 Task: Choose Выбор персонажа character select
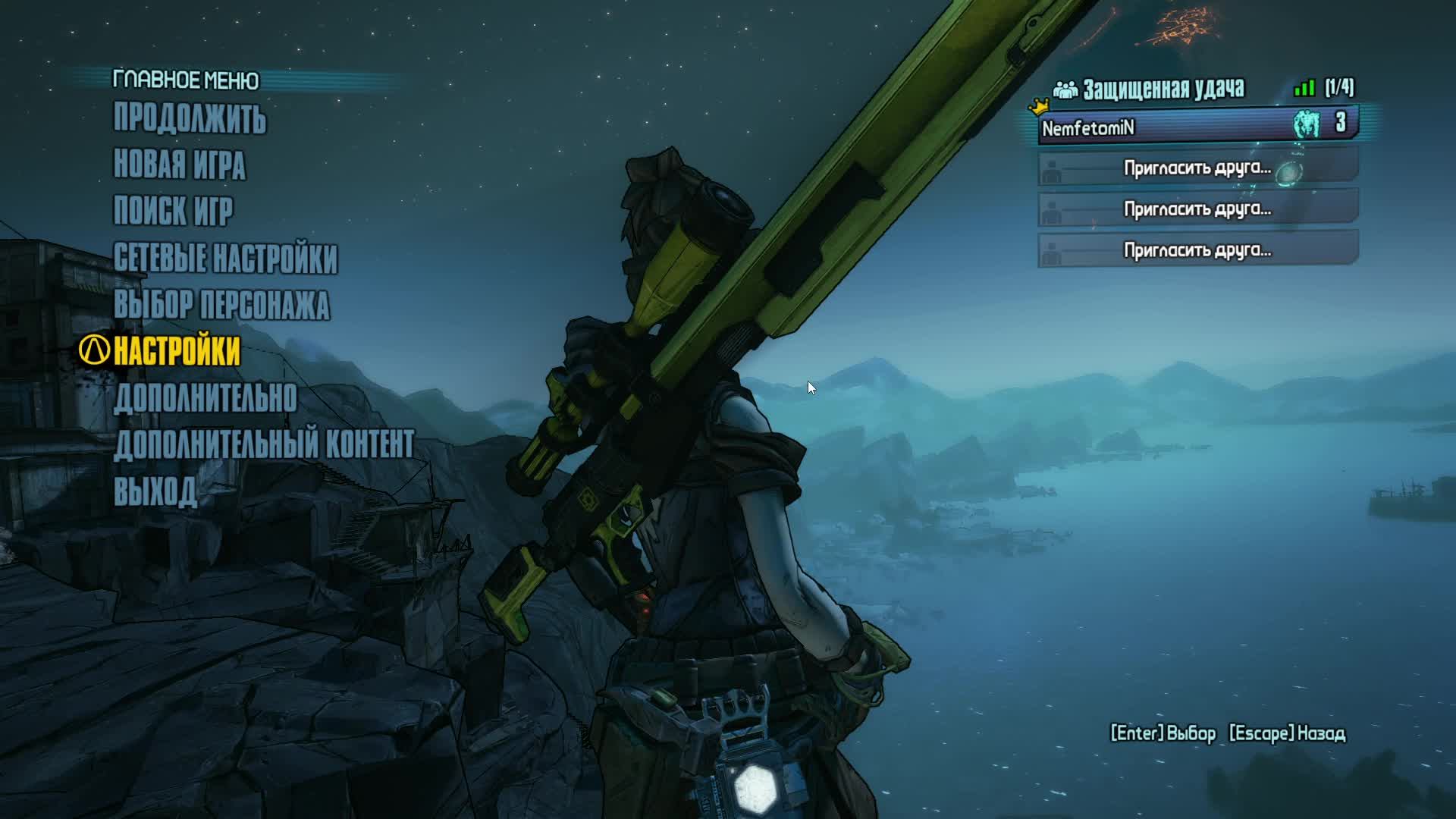(x=221, y=305)
